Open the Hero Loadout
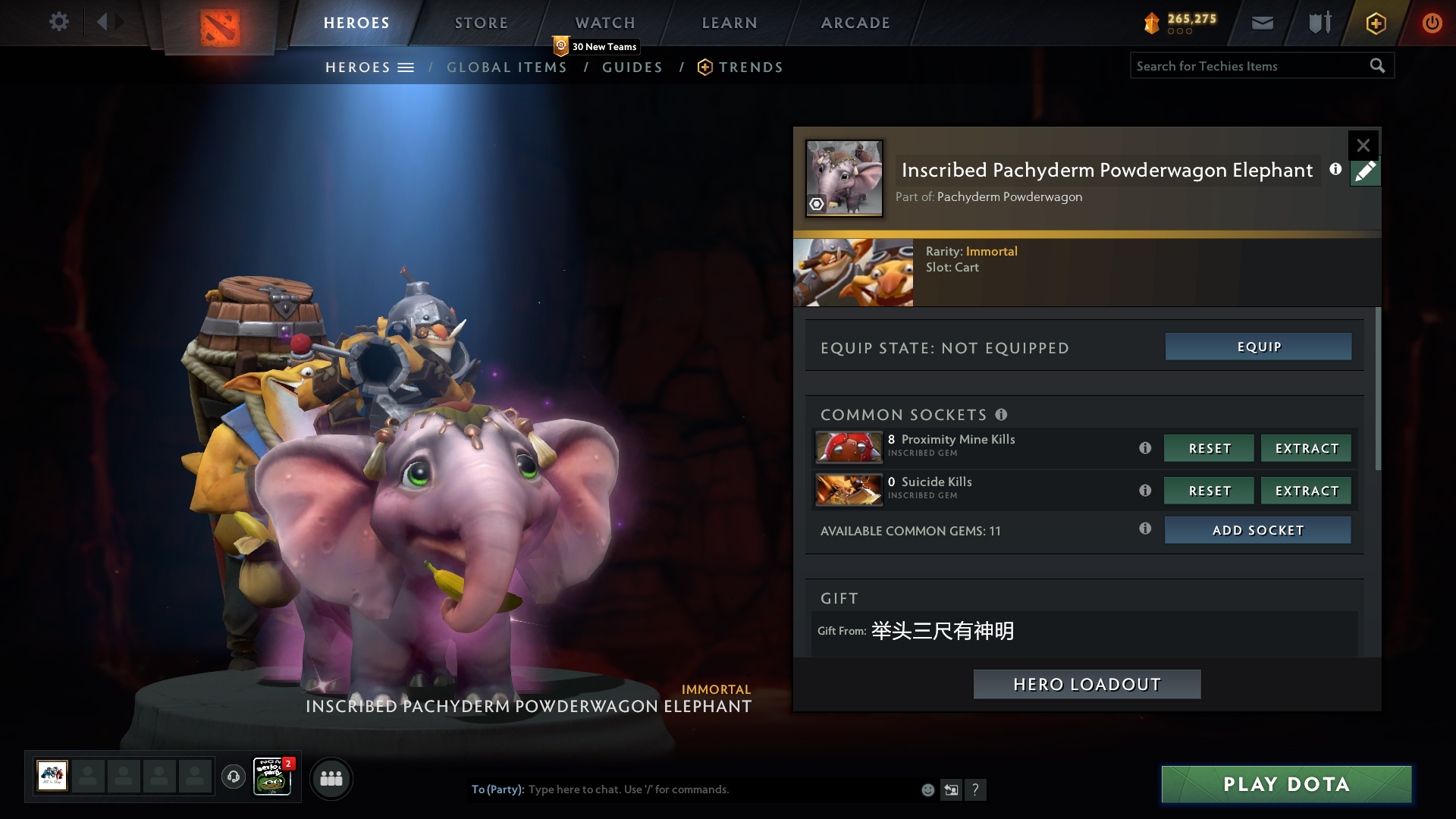This screenshot has width=1456, height=819. pyautogui.click(x=1087, y=684)
